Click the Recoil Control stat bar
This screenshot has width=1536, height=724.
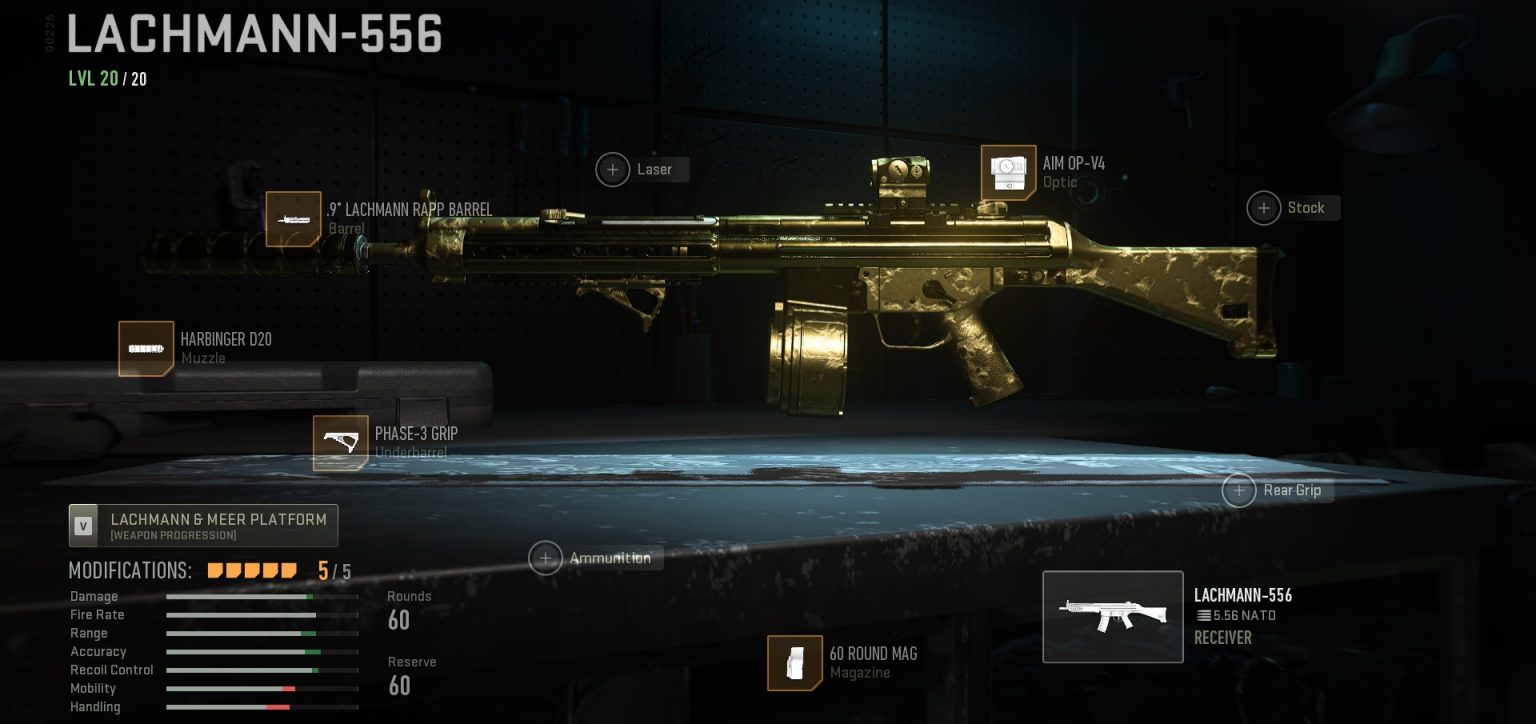click(262, 670)
